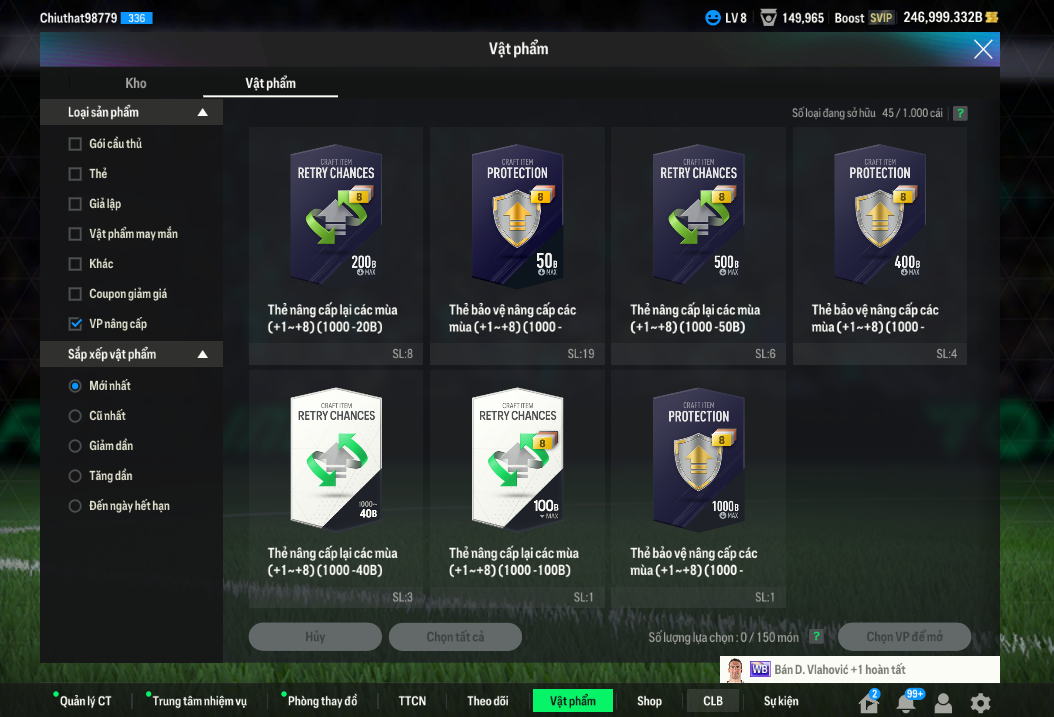
Task: Open the notifications bell icon
Action: coord(906,703)
